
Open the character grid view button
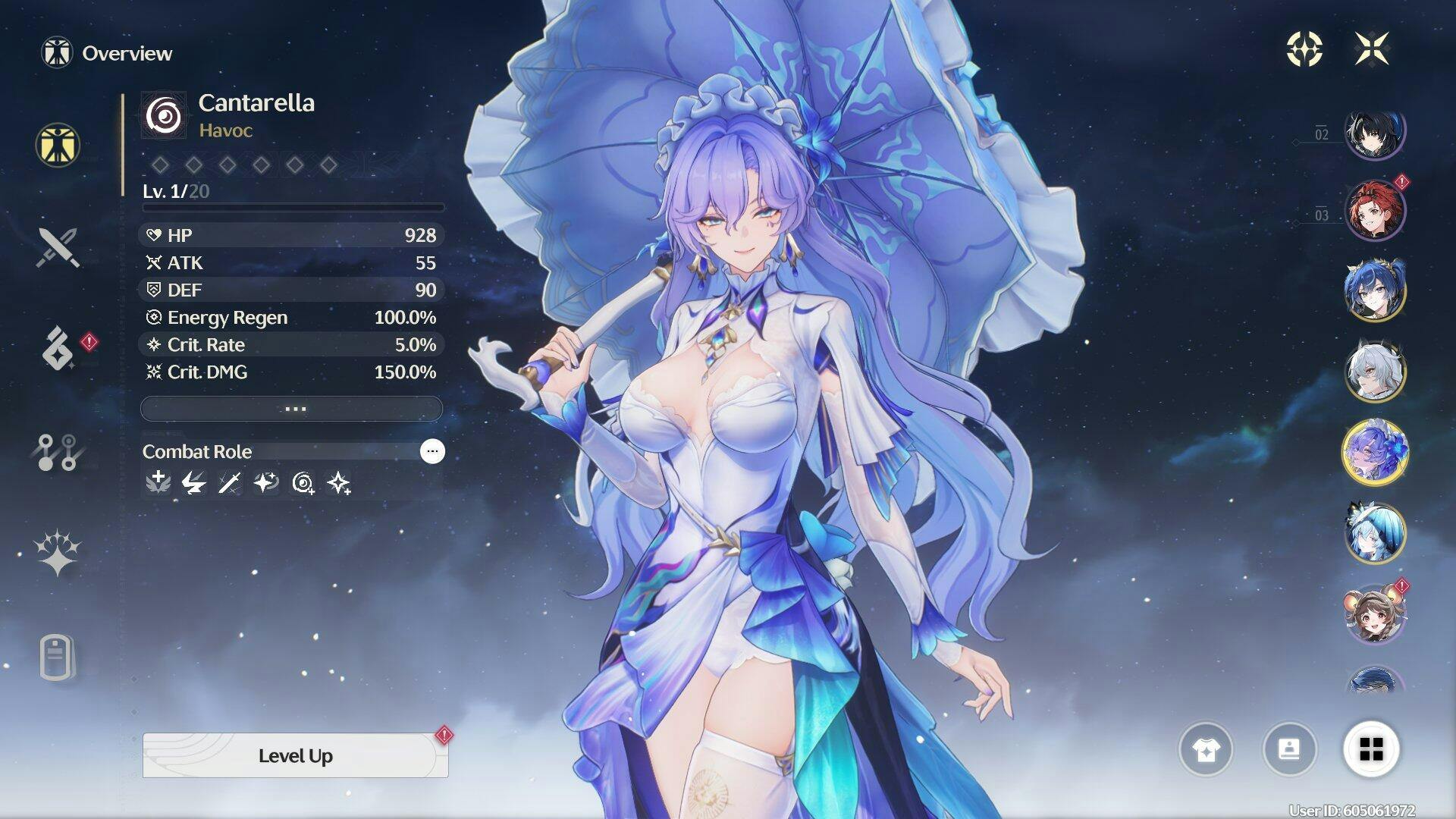coord(1371,750)
